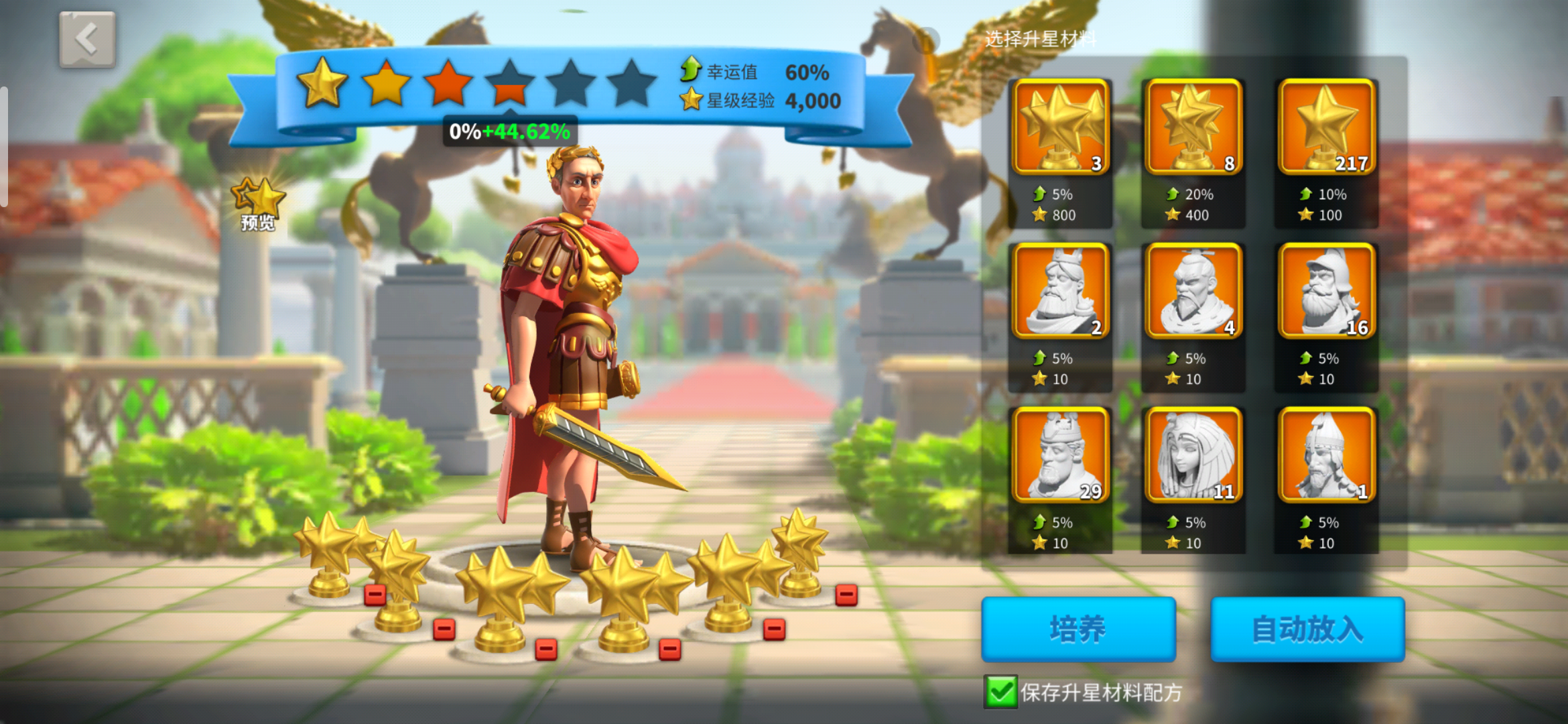Toggle the 保存升星材料配方 checkbox

point(1000,692)
